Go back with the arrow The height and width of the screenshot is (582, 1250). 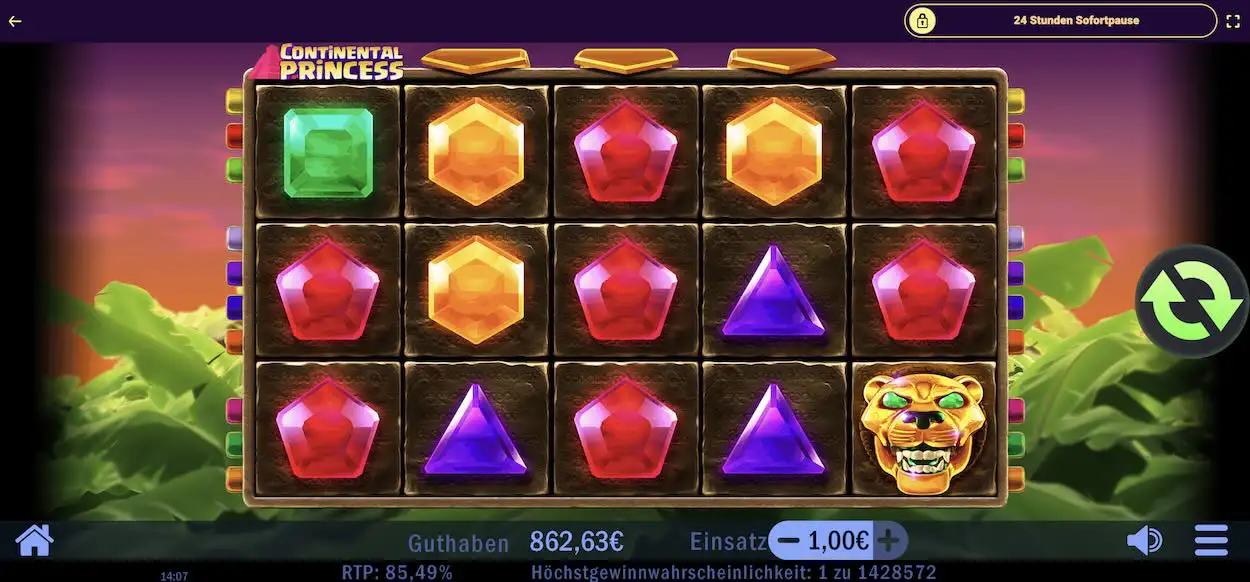15,20
